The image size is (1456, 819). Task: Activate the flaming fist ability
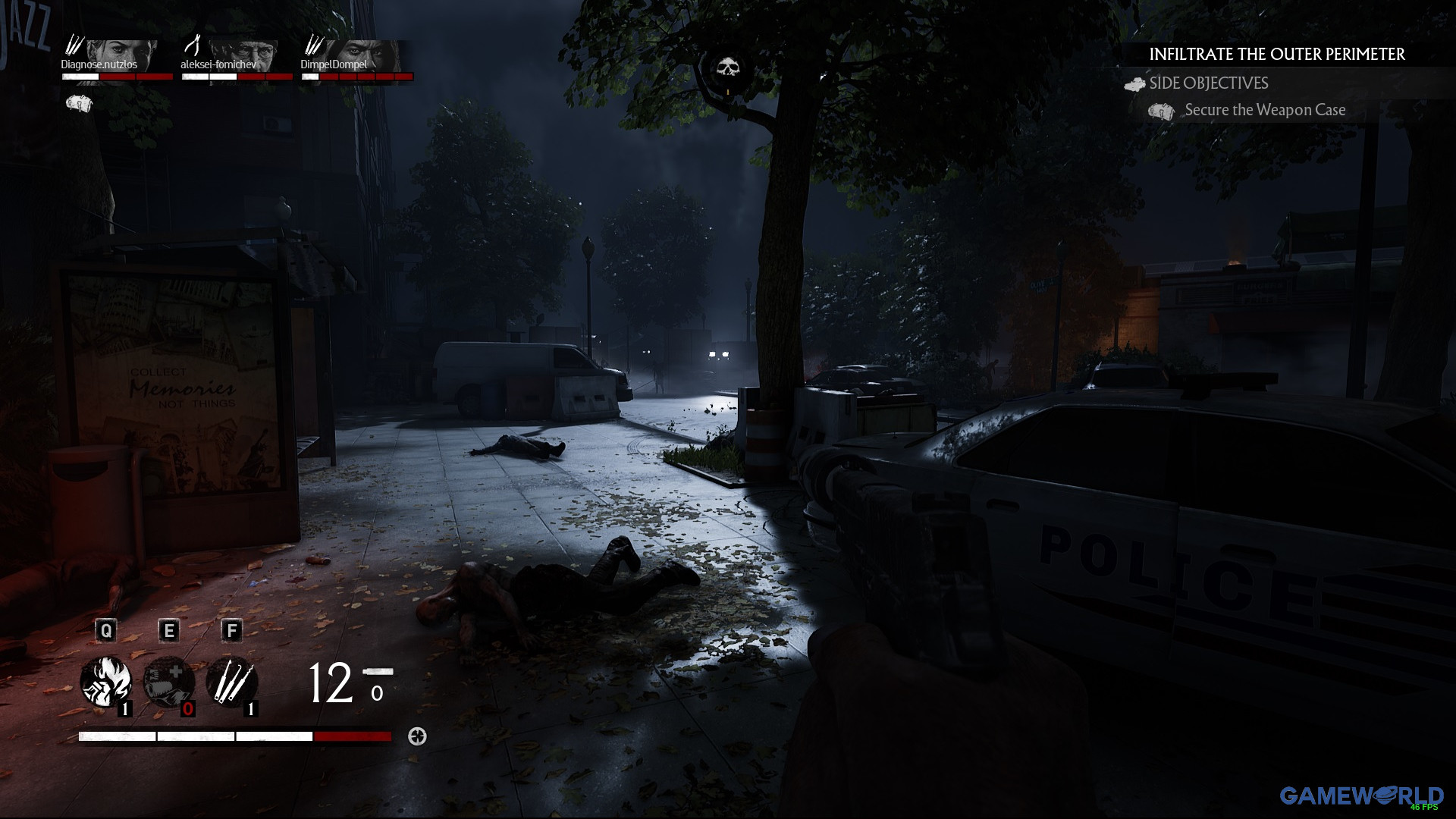click(x=106, y=682)
